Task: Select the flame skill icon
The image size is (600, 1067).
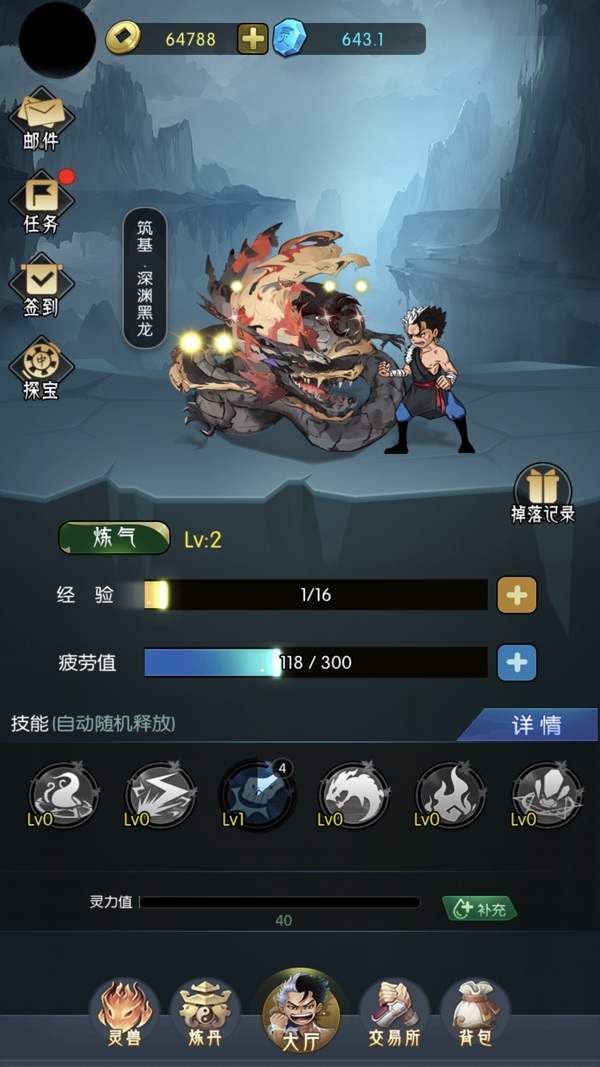Action: 451,795
